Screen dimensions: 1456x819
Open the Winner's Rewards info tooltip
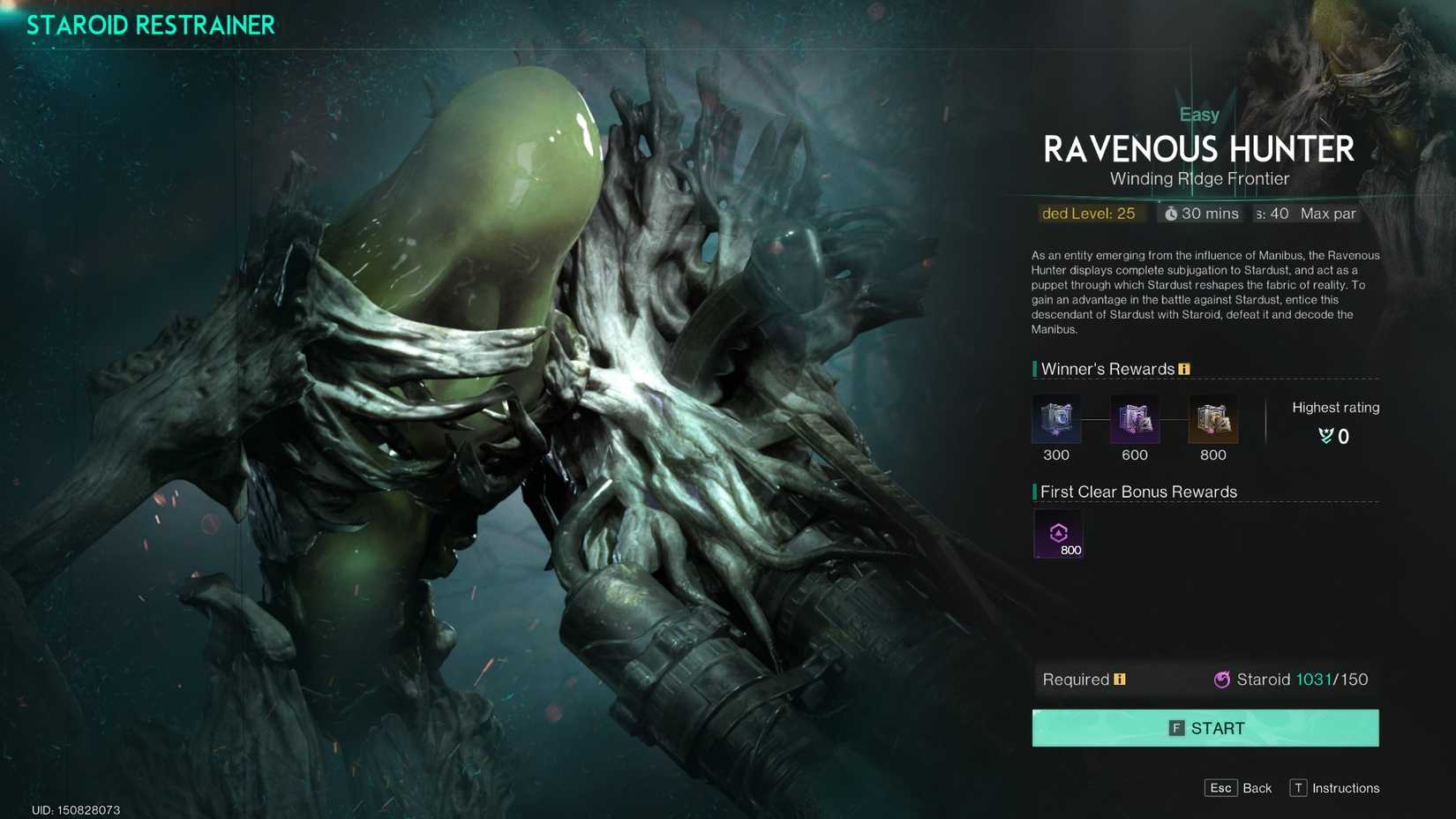1183,369
